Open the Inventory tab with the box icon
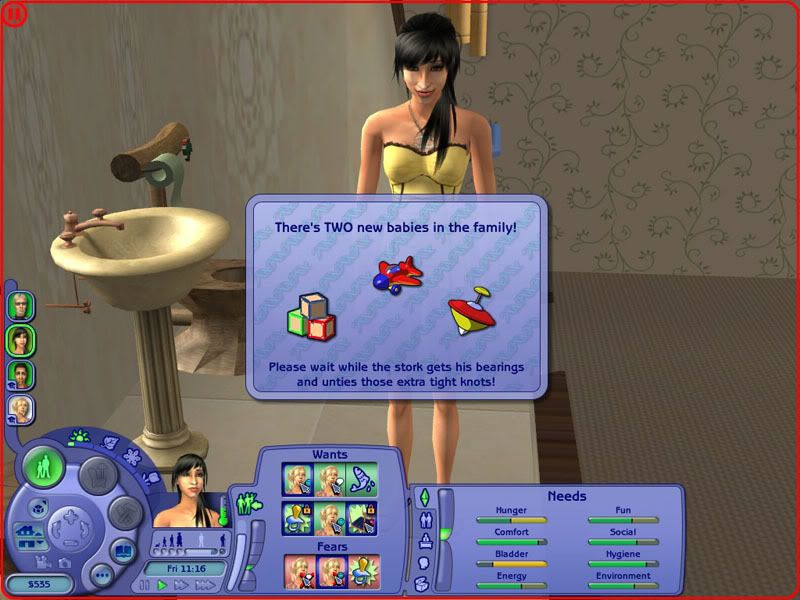Image resolution: width=800 pixels, height=600 pixels. click(x=423, y=583)
